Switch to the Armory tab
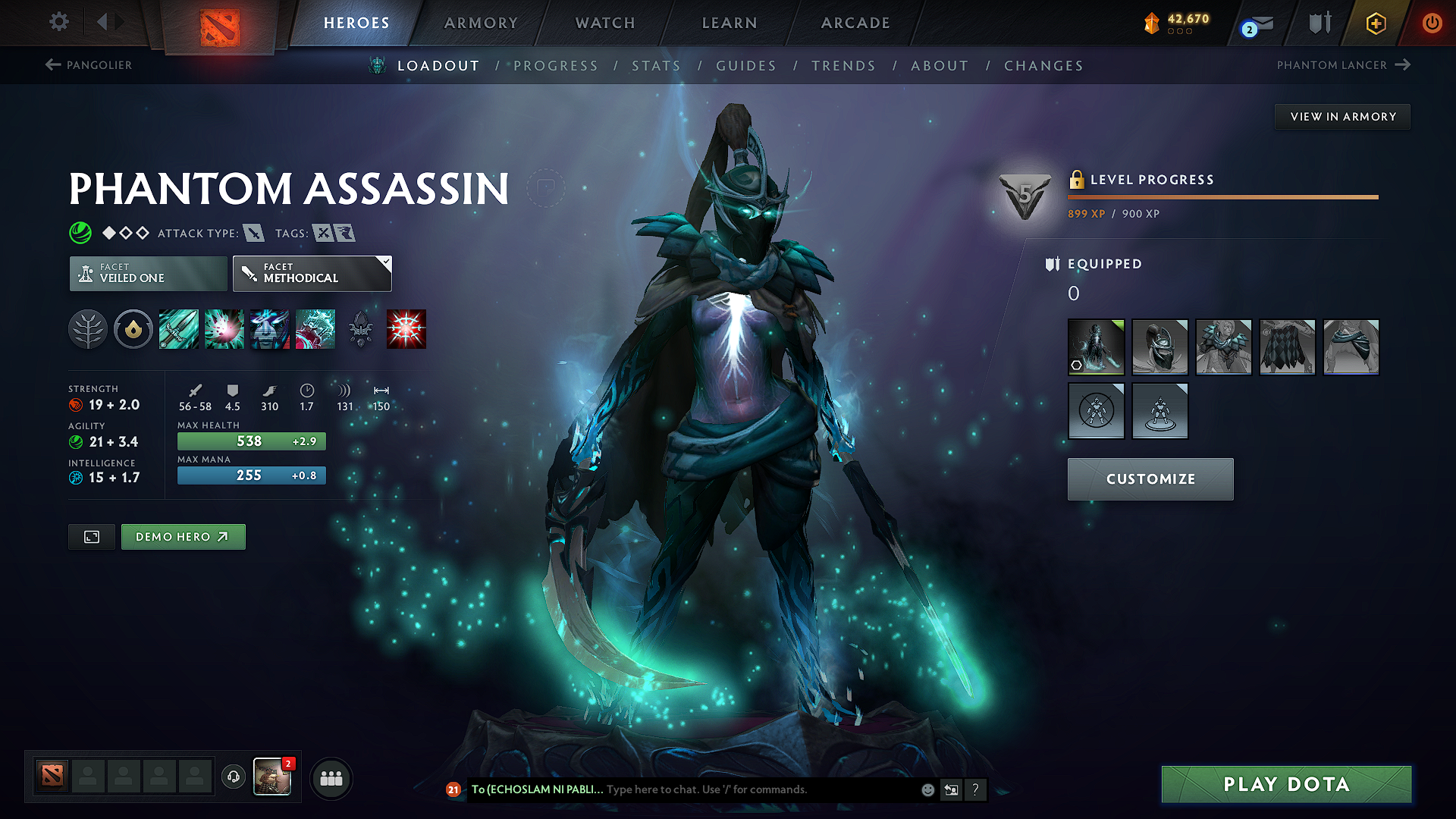1456x819 pixels. (x=481, y=23)
